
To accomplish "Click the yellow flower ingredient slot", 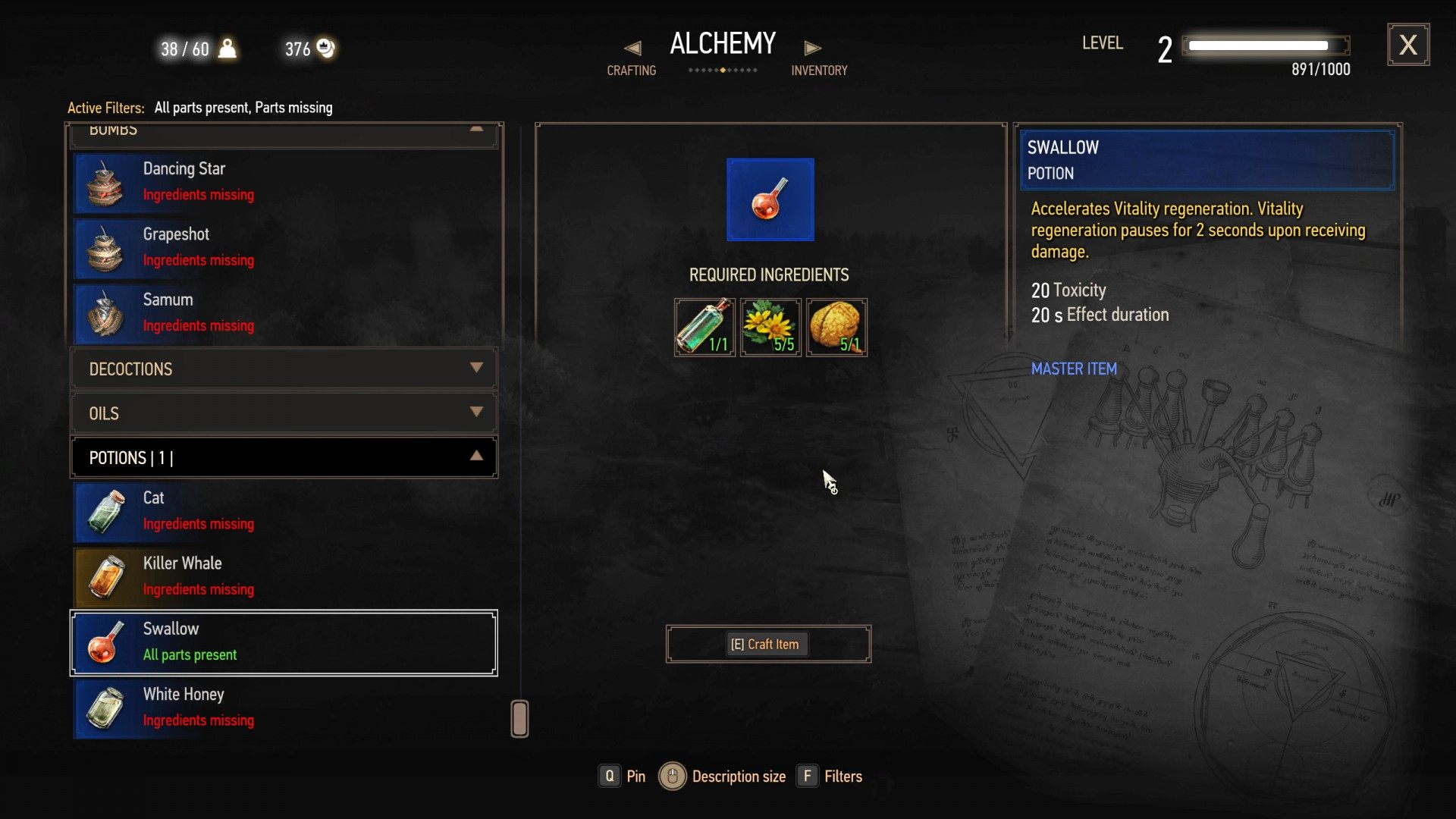I will coord(770,328).
